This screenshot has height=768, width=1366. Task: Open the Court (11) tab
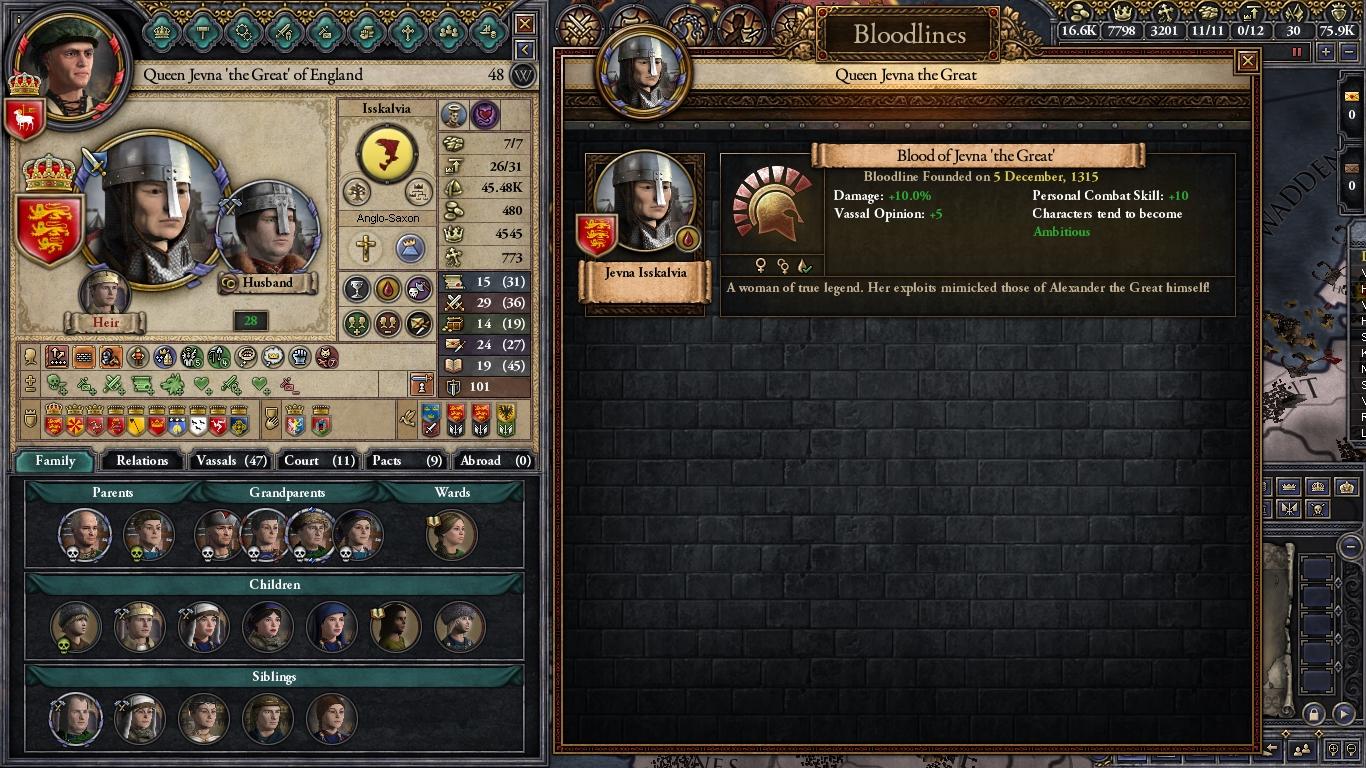(318, 461)
